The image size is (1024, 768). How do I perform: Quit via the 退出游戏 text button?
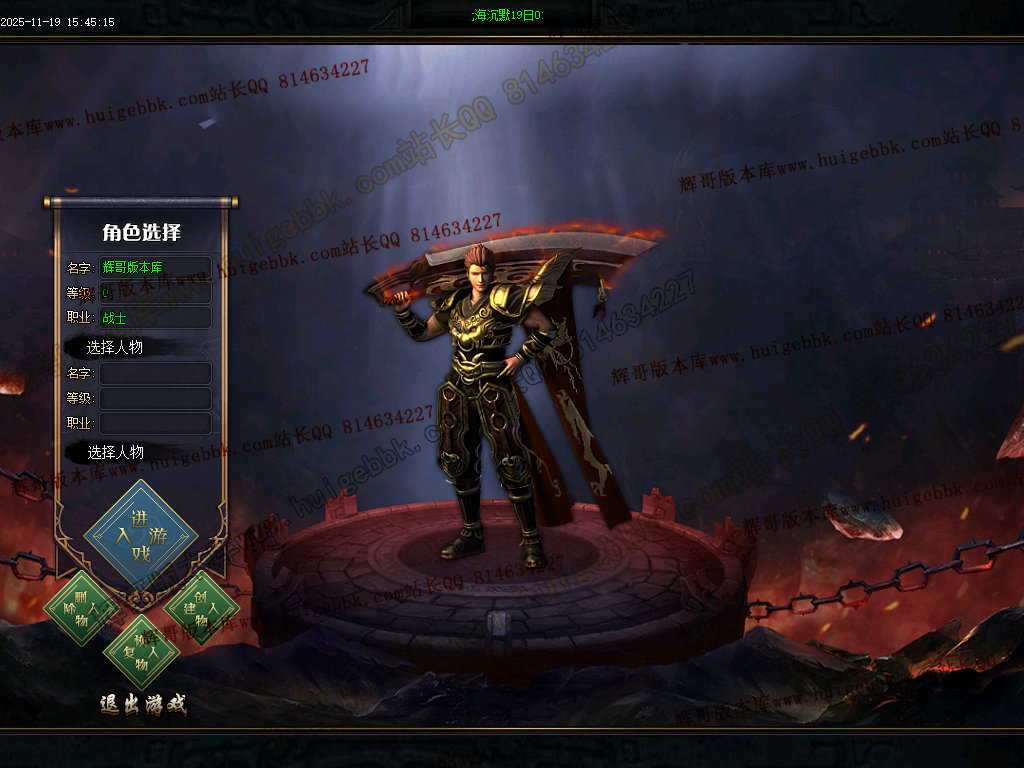click(143, 704)
